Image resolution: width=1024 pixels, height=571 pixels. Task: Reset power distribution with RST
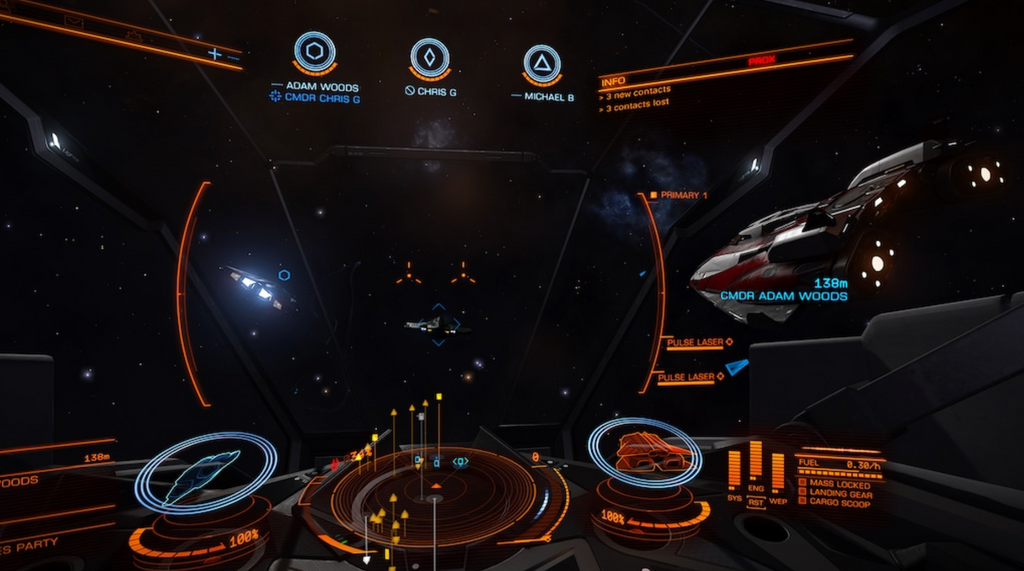tap(756, 502)
